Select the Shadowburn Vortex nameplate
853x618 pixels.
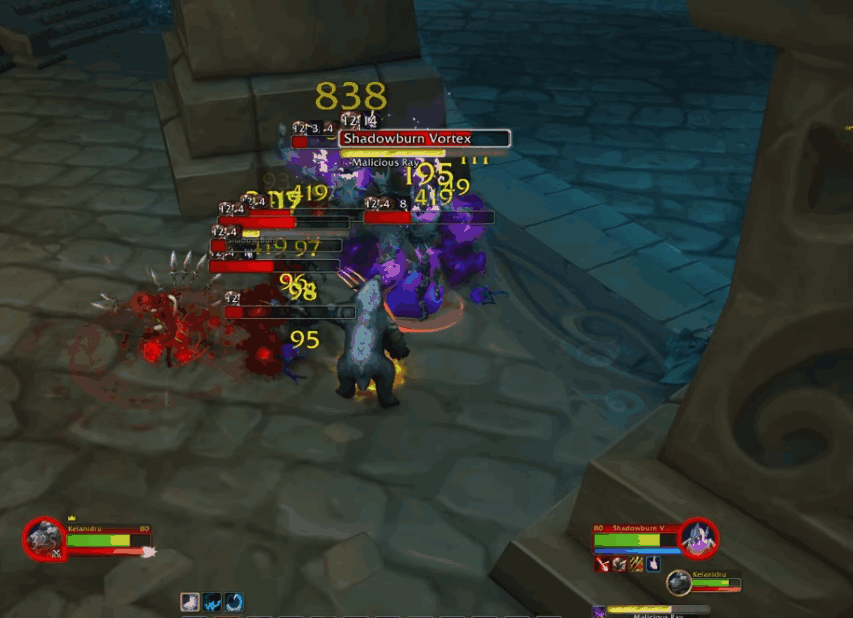click(425, 139)
